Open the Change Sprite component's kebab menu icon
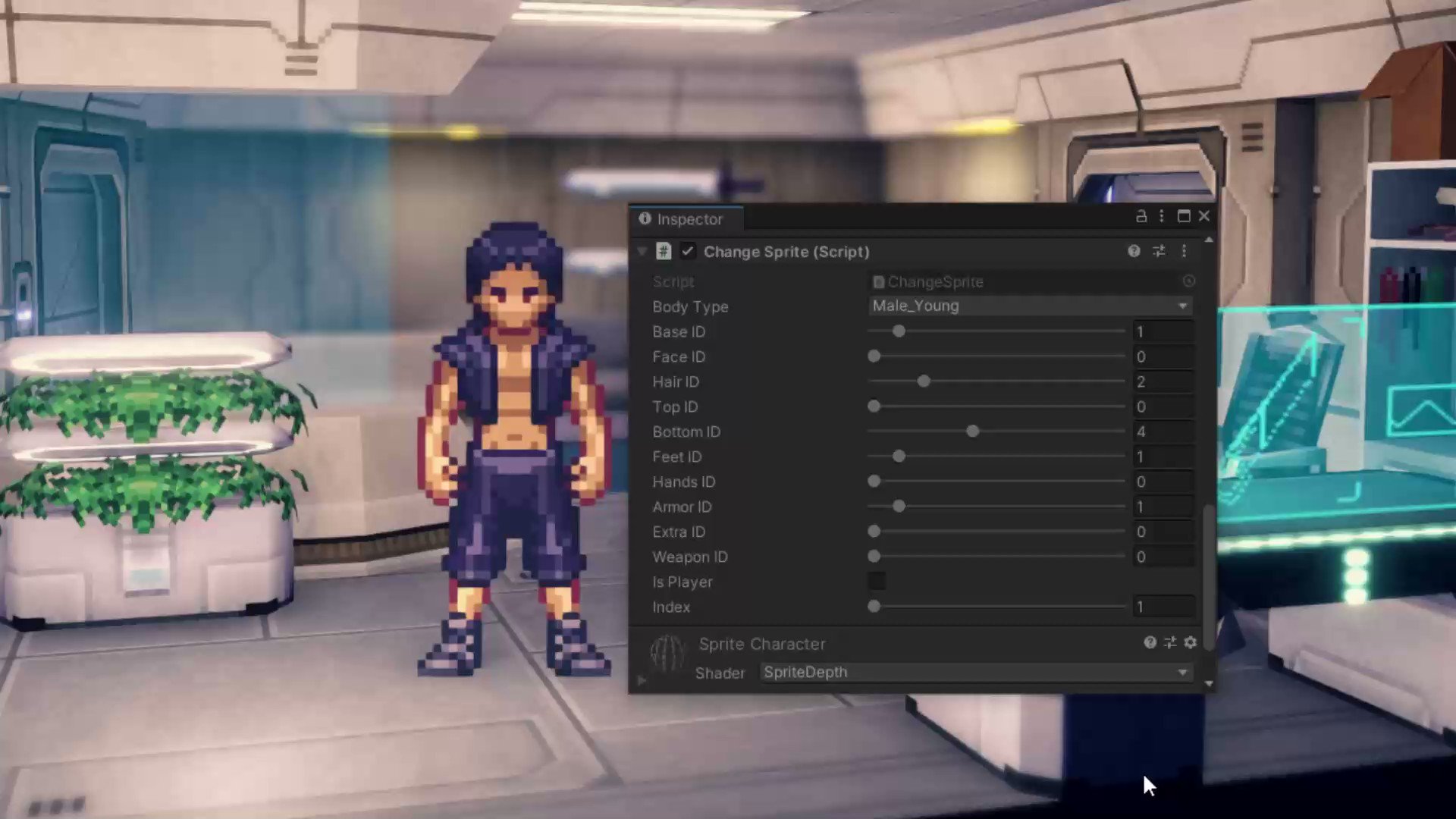Image resolution: width=1456 pixels, height=819 pixels. click(x=1184, y=251)
